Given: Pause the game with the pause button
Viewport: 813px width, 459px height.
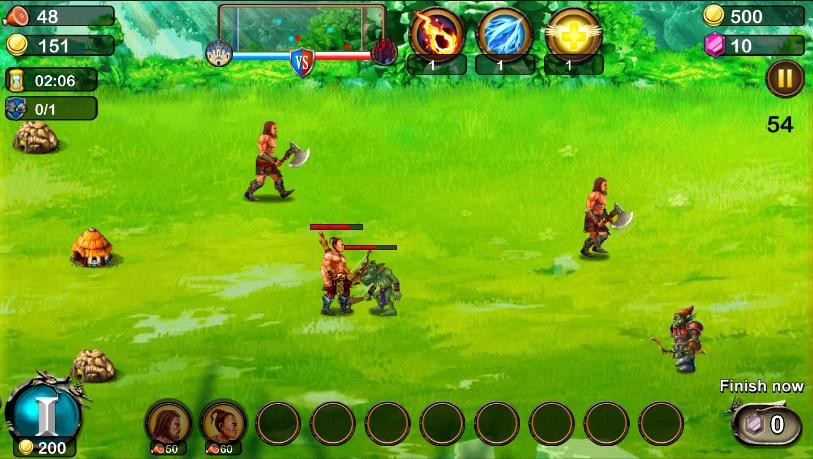Looking at the screenshot, I should click(x=784, y=79).
